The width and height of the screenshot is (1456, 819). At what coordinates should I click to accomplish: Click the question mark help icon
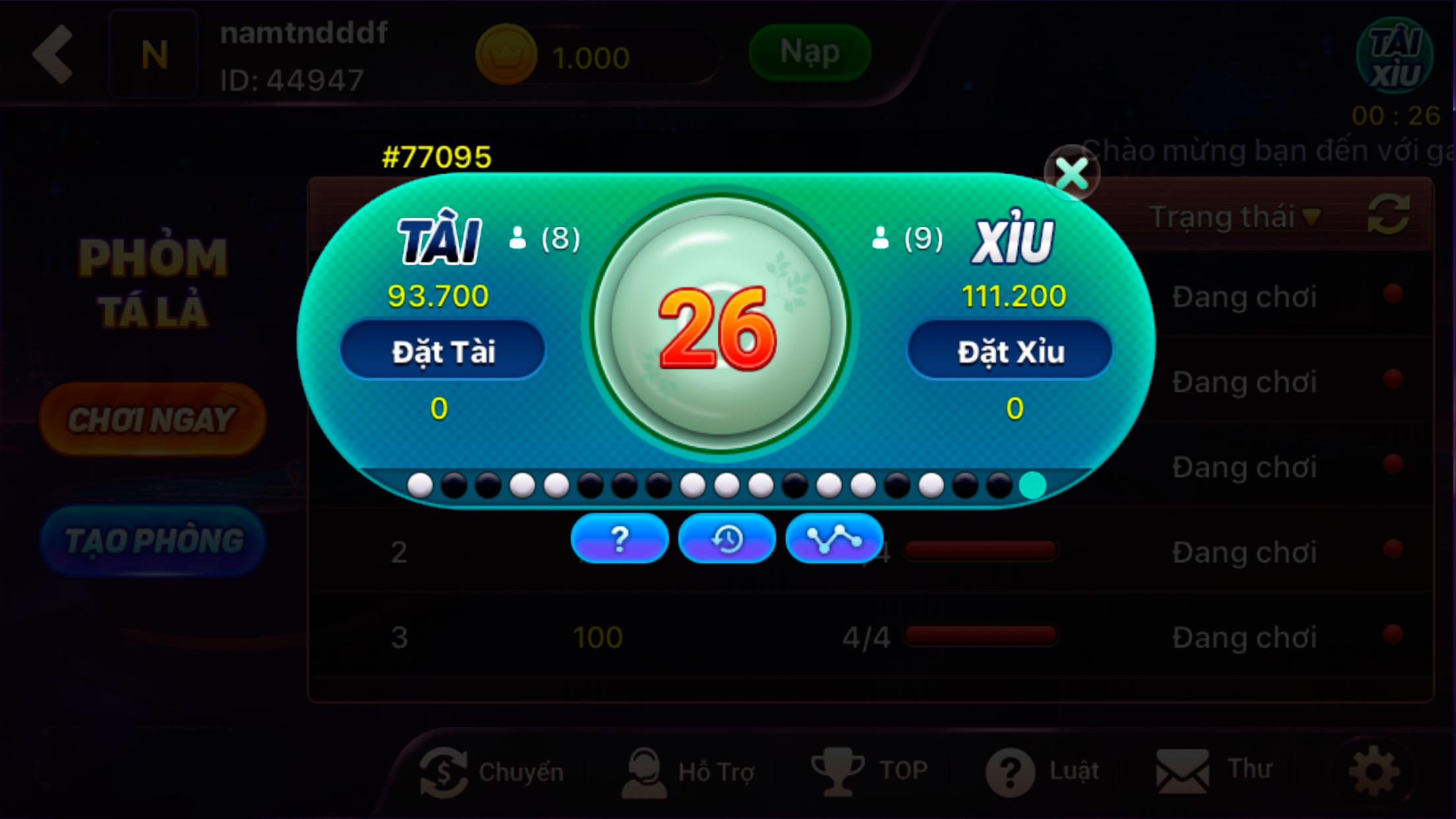coord(619,539)
